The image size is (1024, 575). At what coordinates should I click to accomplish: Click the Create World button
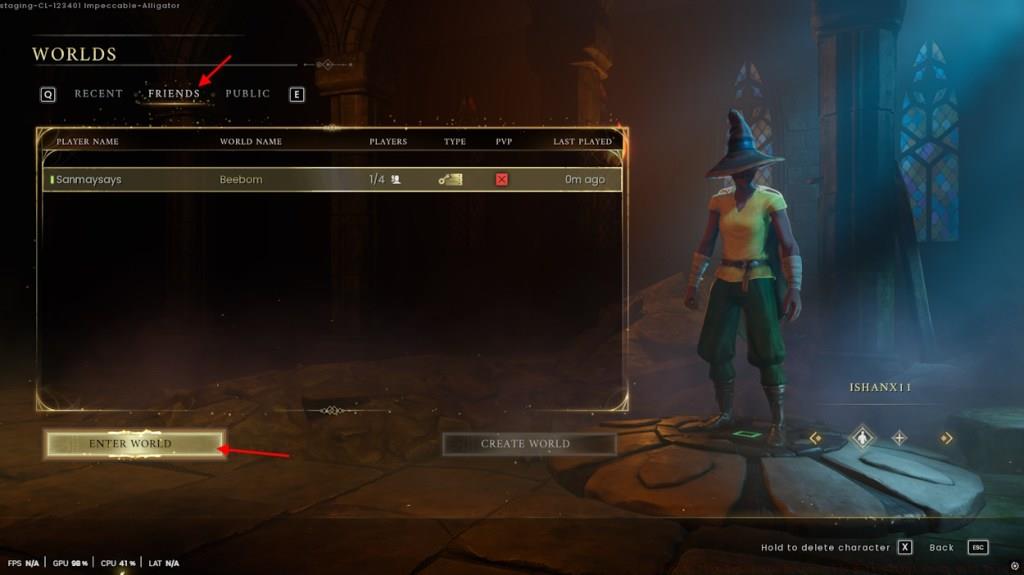tap(526, 444)
